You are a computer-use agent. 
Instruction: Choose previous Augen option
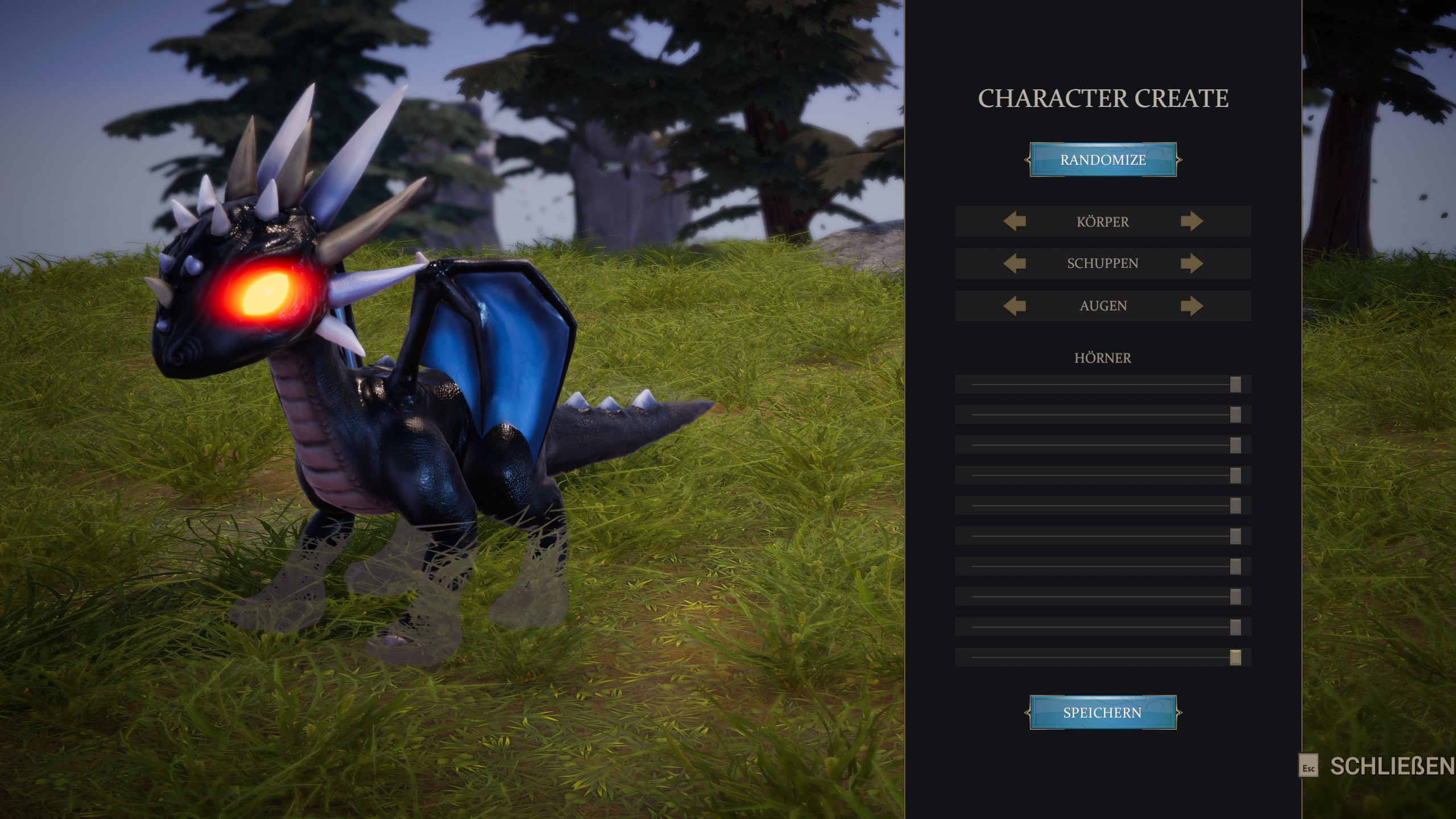[x=1015, y=306]
